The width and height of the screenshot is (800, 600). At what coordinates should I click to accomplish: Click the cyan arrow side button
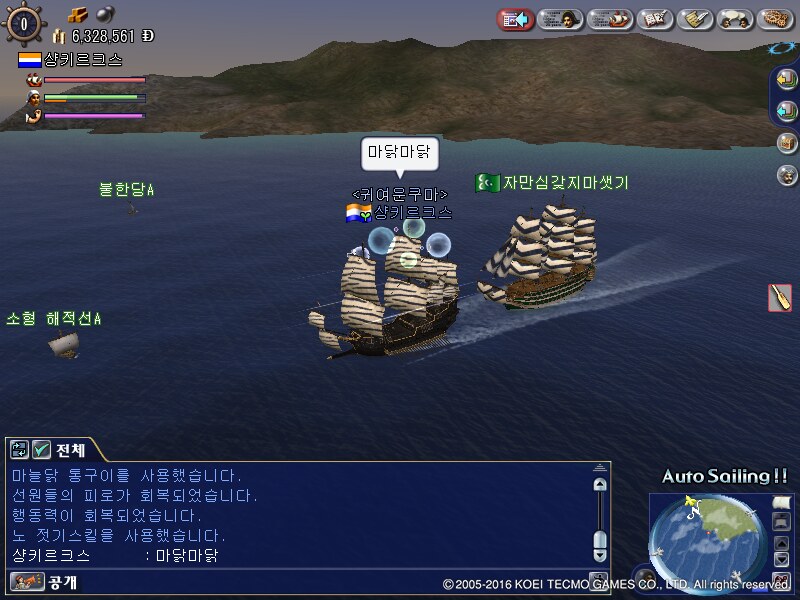[787, 110]
